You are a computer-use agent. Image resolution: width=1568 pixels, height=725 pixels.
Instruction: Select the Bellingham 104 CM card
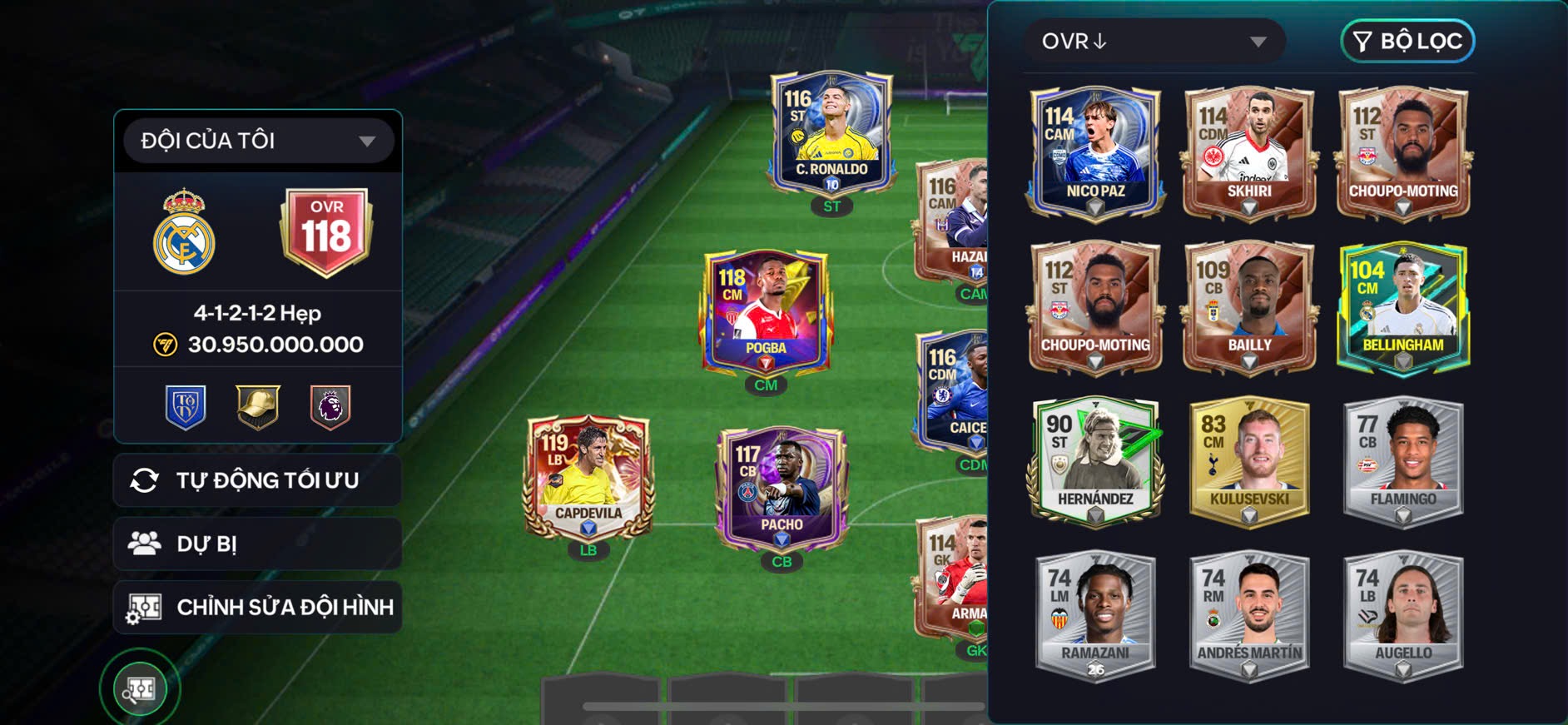point(1403,306)
